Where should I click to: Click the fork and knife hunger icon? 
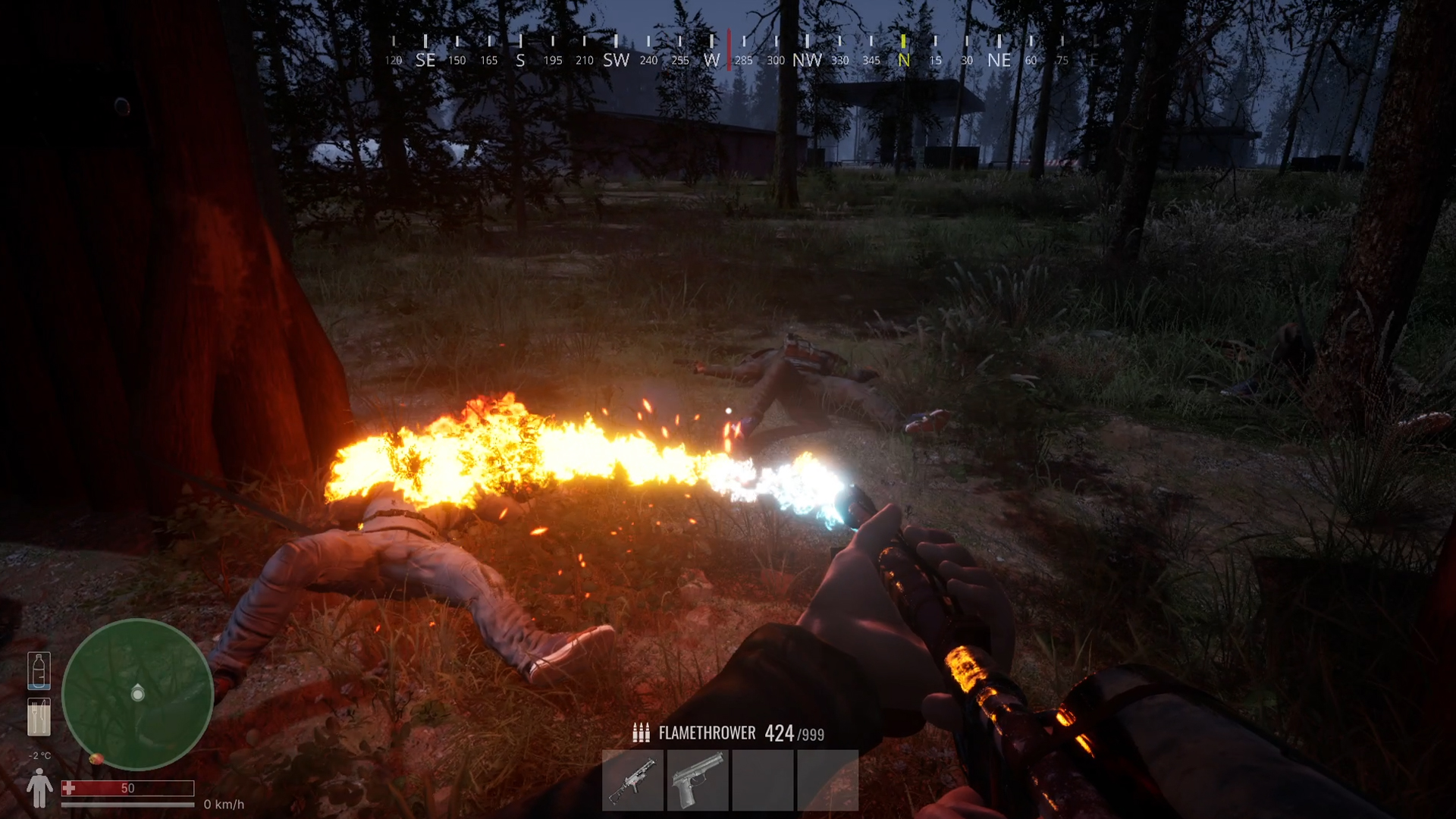tap(39, 717)
